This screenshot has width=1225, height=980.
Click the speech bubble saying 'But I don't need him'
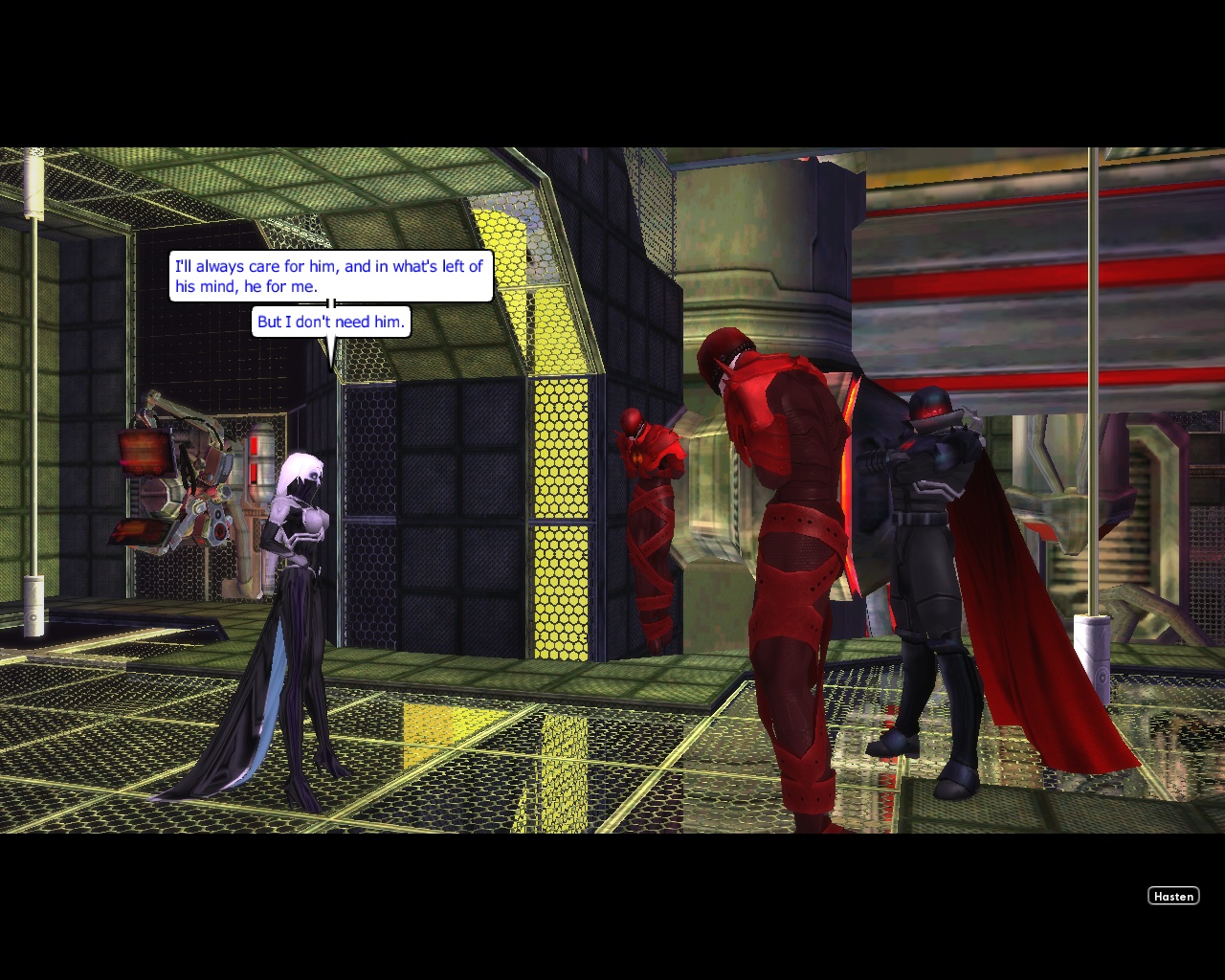point(331,322)
